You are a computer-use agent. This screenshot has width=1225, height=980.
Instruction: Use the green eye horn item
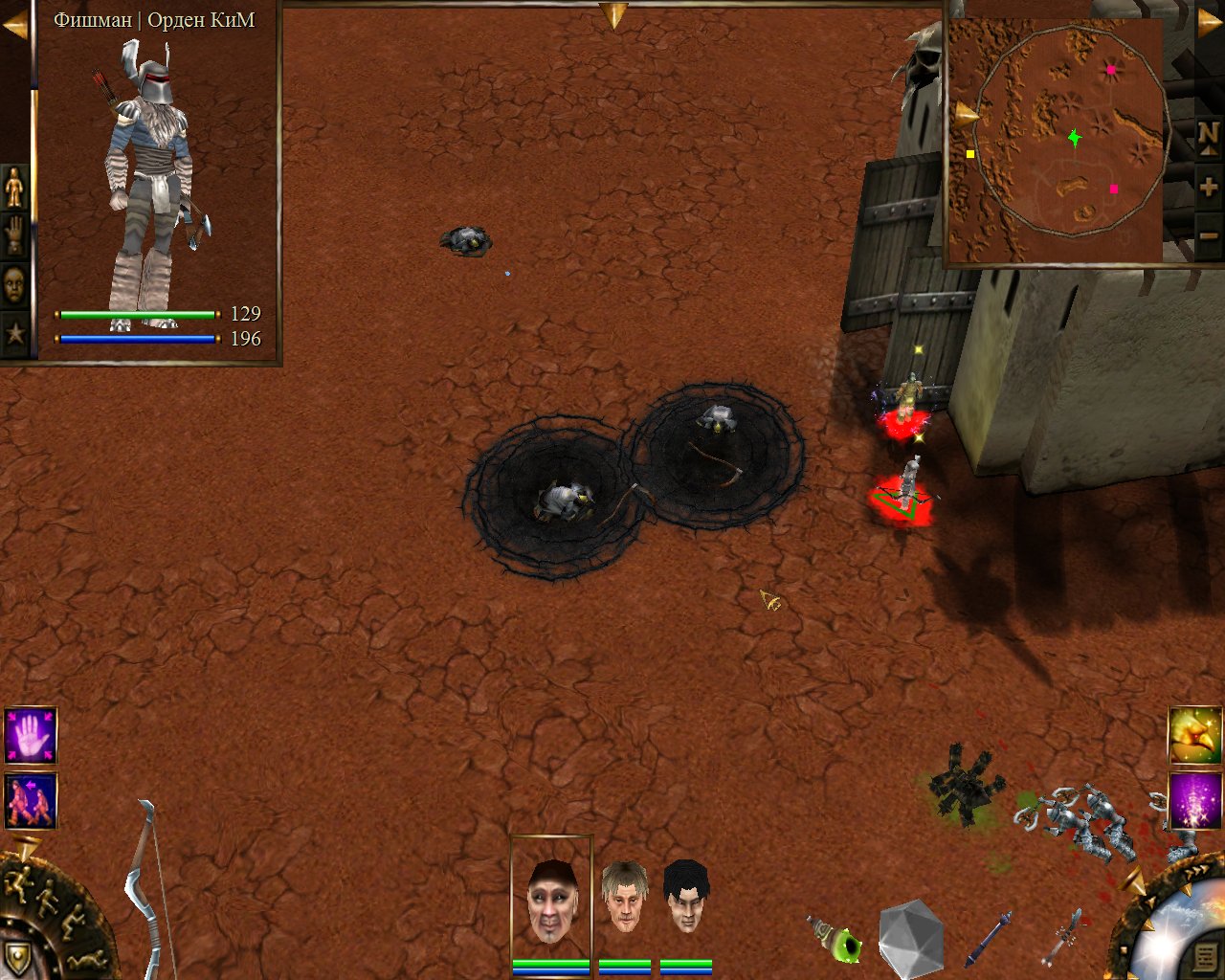[836, 940]
